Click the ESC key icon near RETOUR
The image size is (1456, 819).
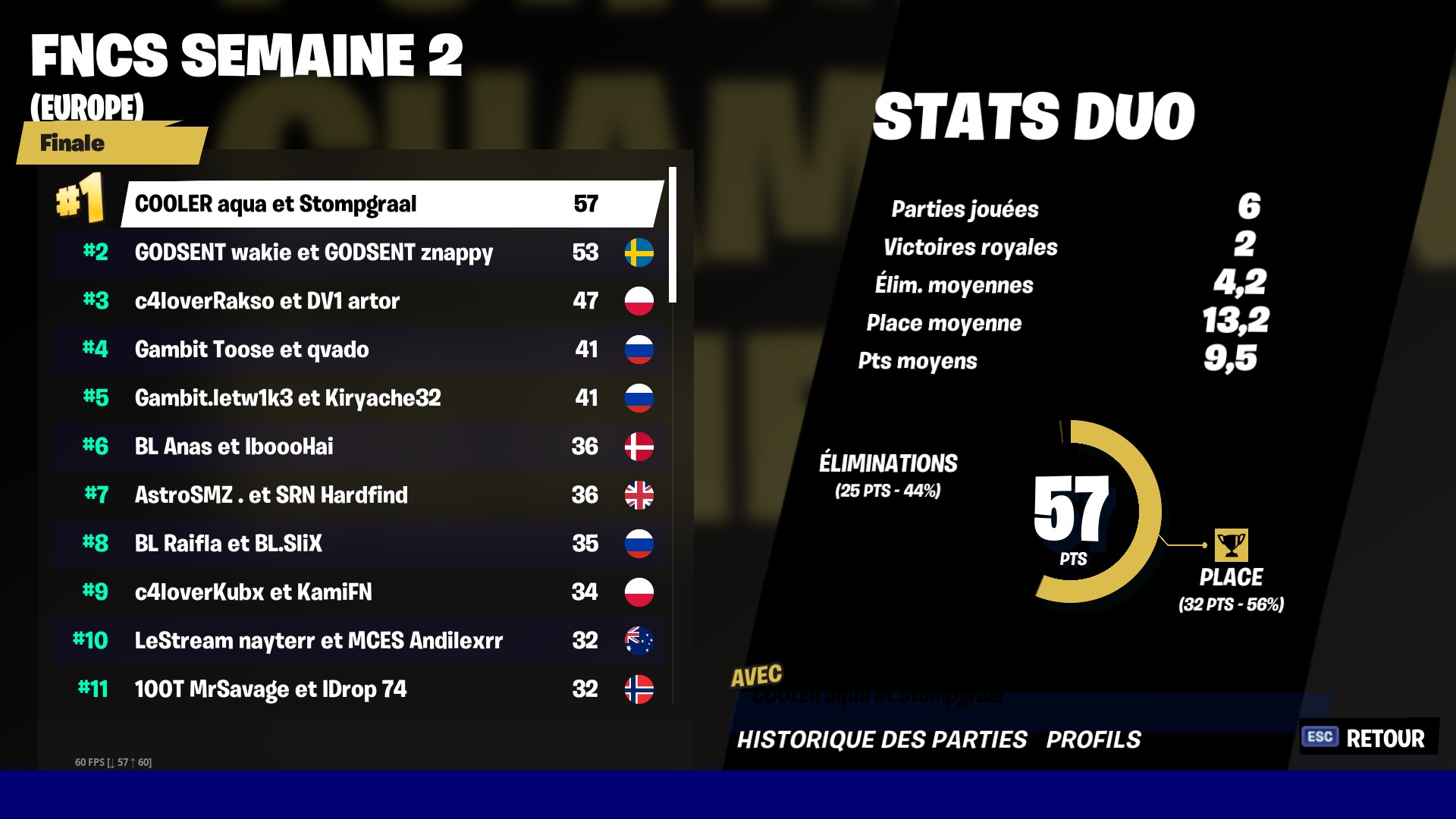(1319, 736)
